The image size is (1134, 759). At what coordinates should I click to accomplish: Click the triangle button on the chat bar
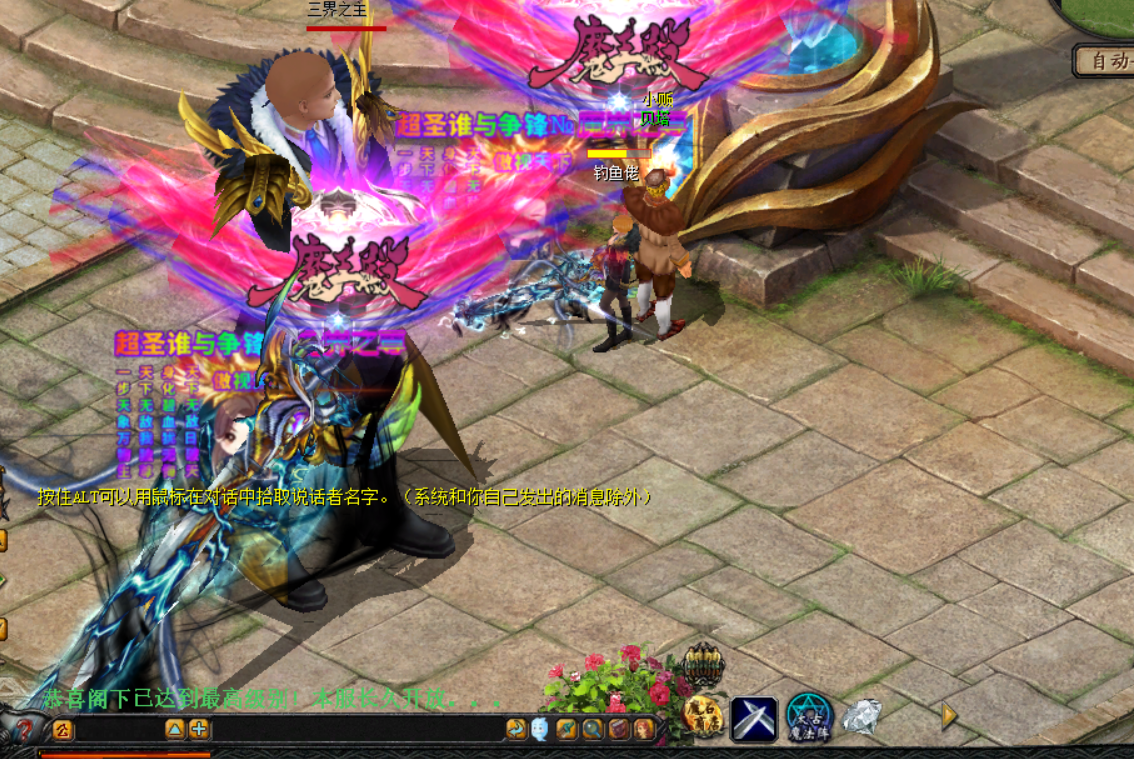click(x=175, y=729)
